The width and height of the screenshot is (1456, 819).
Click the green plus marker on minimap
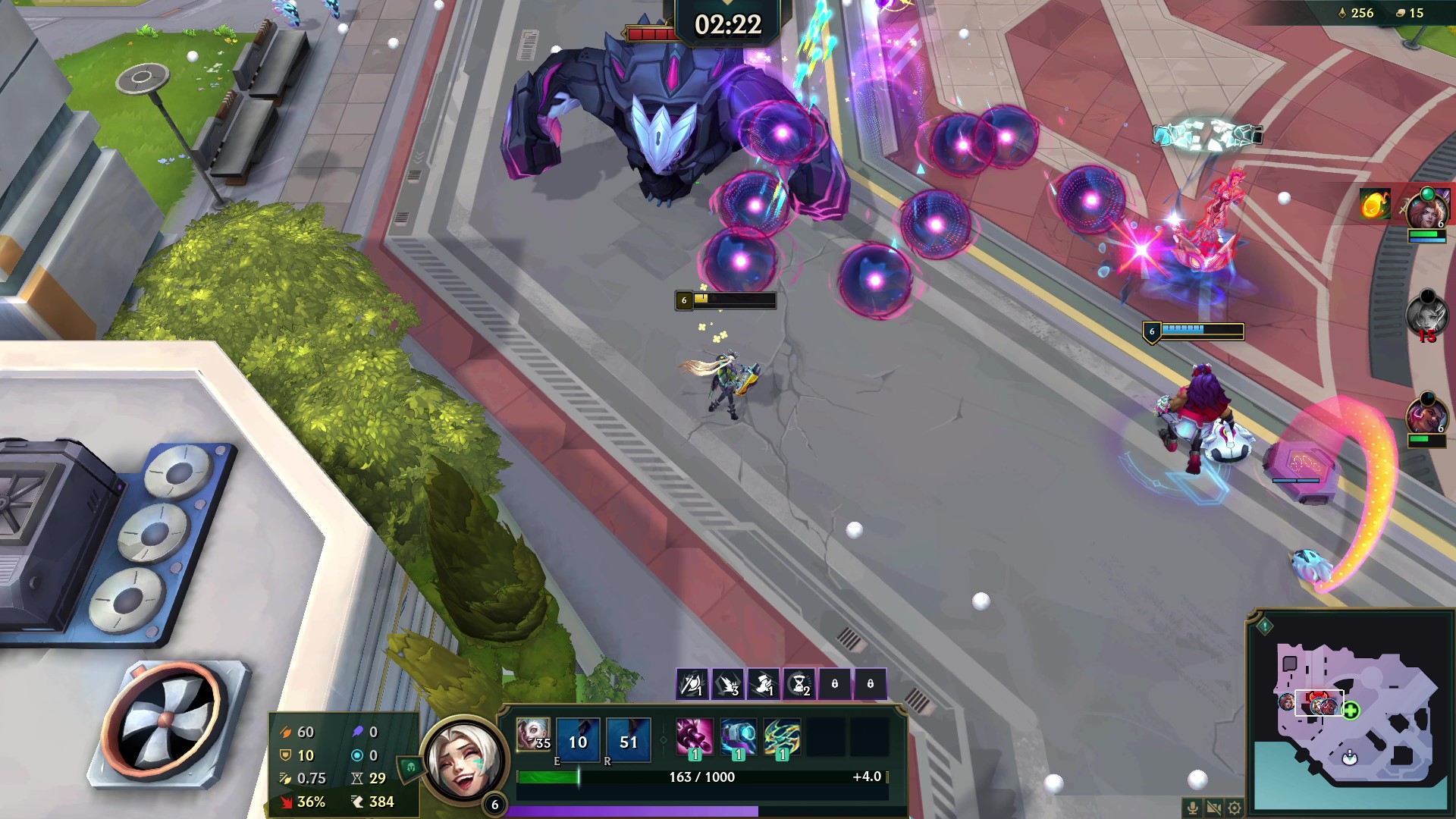[1351, 711]
